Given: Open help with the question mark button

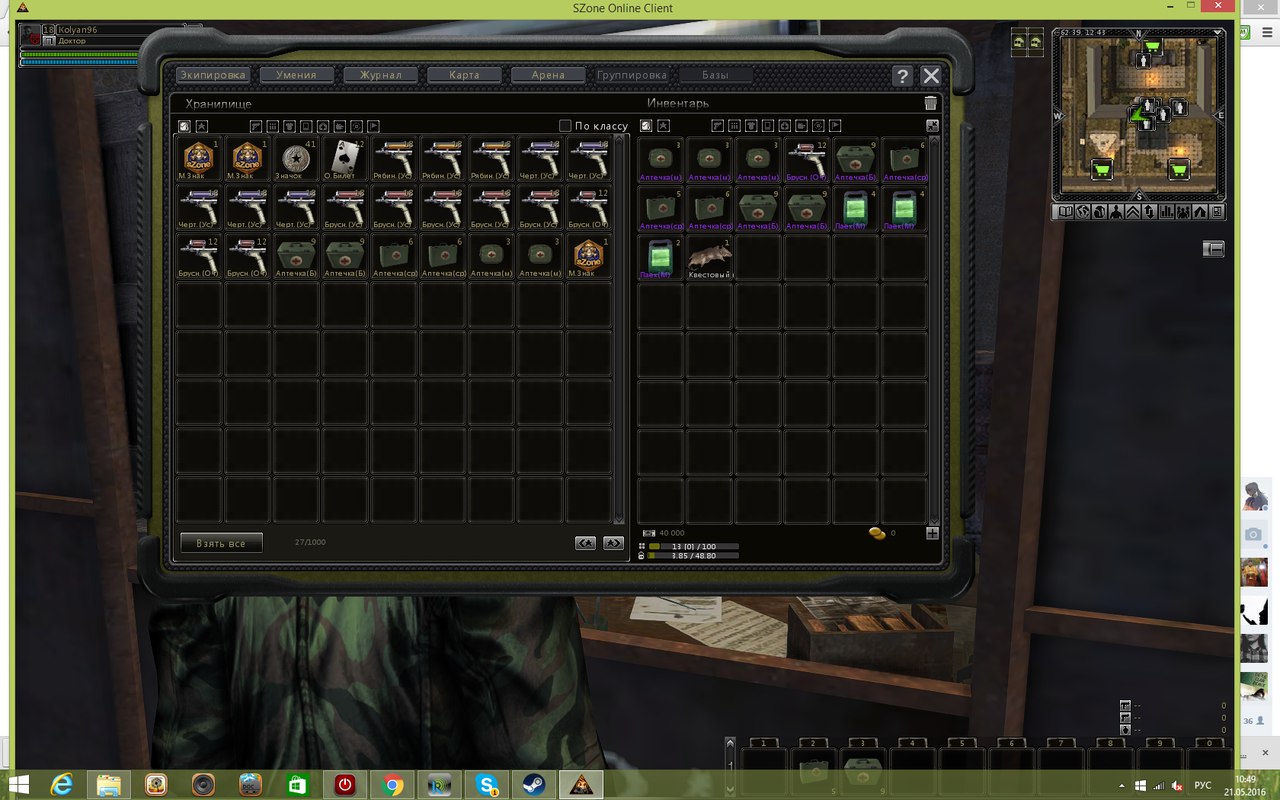Looking at the screenshot, I should coord(902,76).
